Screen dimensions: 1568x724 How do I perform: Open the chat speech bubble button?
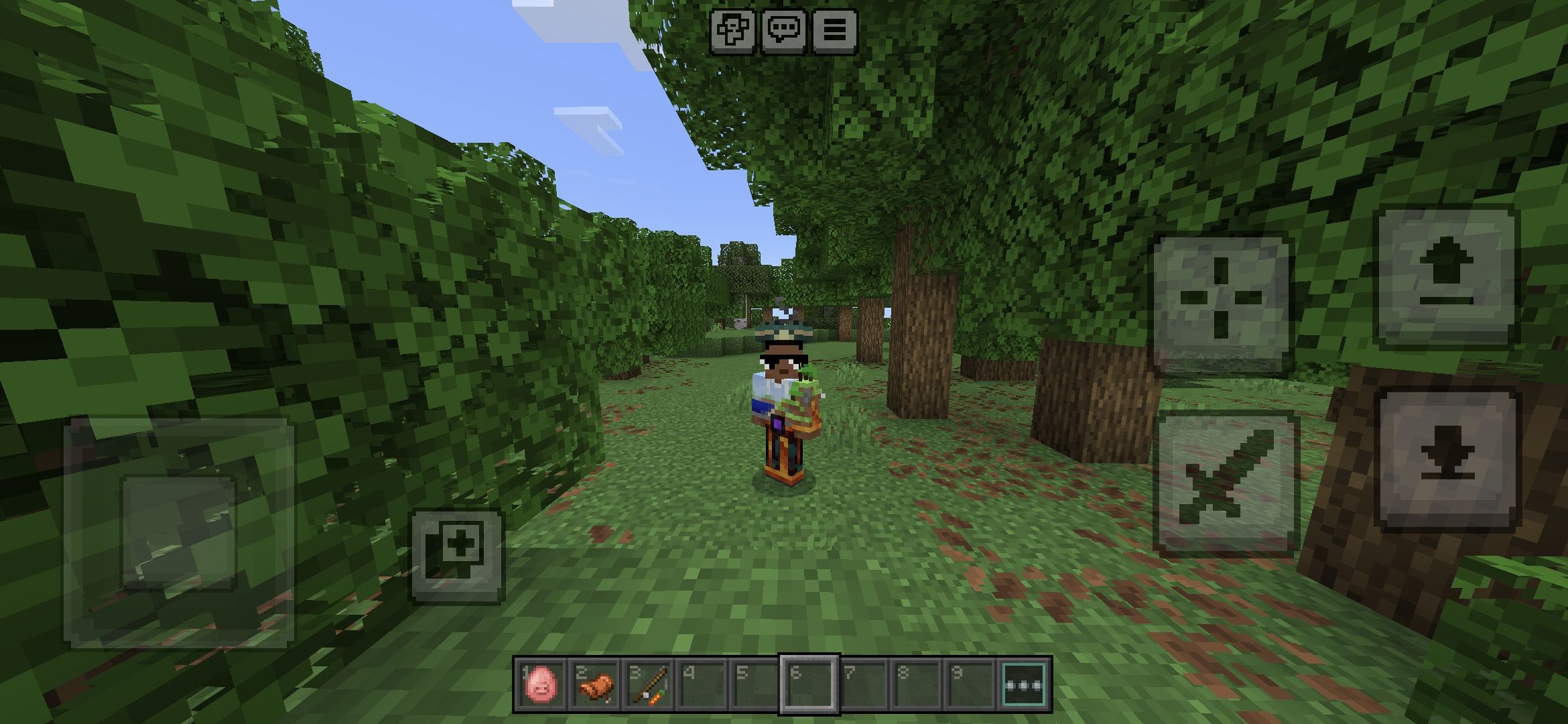click(x=783, y=31)
